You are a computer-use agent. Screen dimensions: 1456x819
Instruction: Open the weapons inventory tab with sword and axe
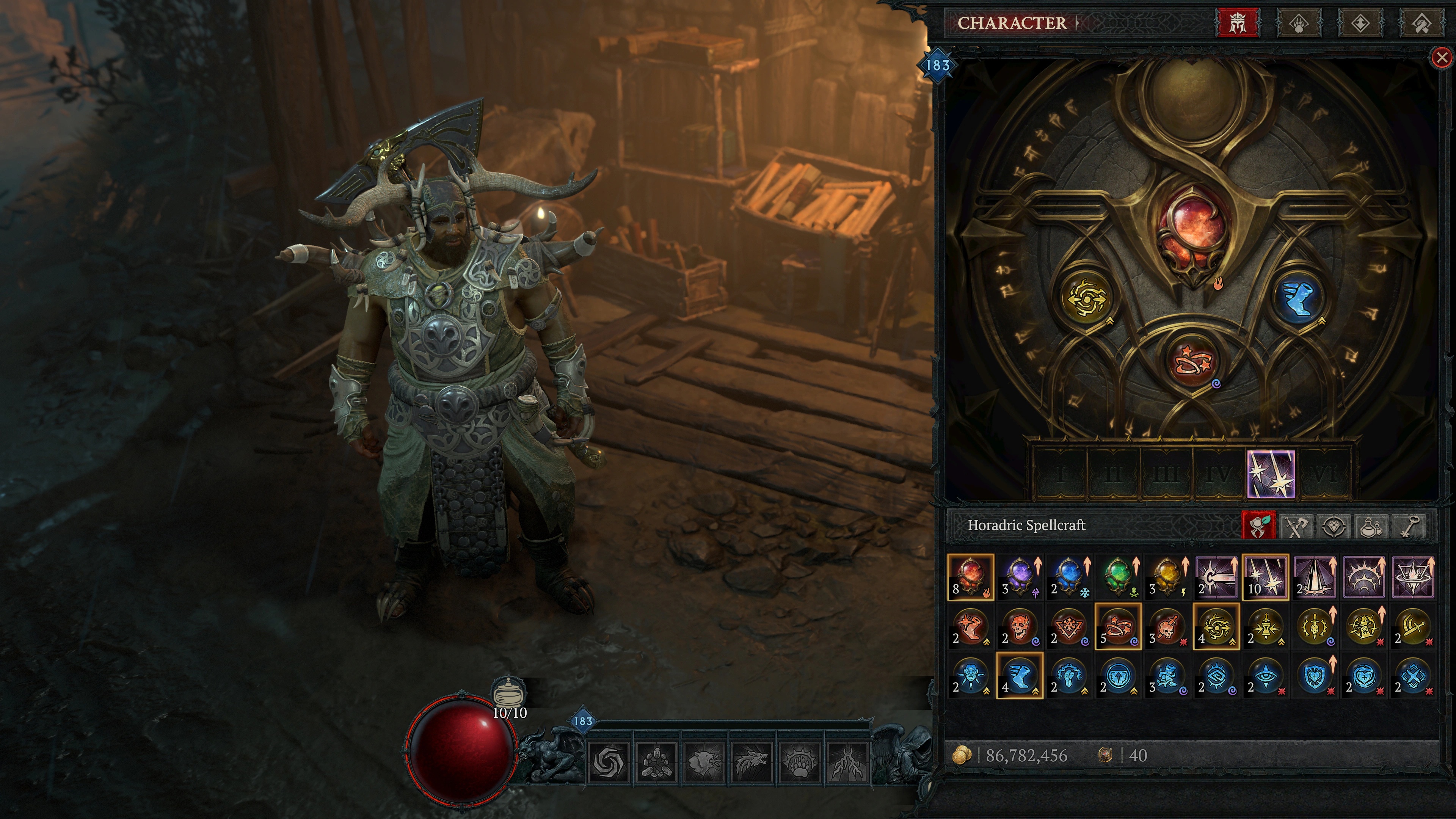[1297, 526]
